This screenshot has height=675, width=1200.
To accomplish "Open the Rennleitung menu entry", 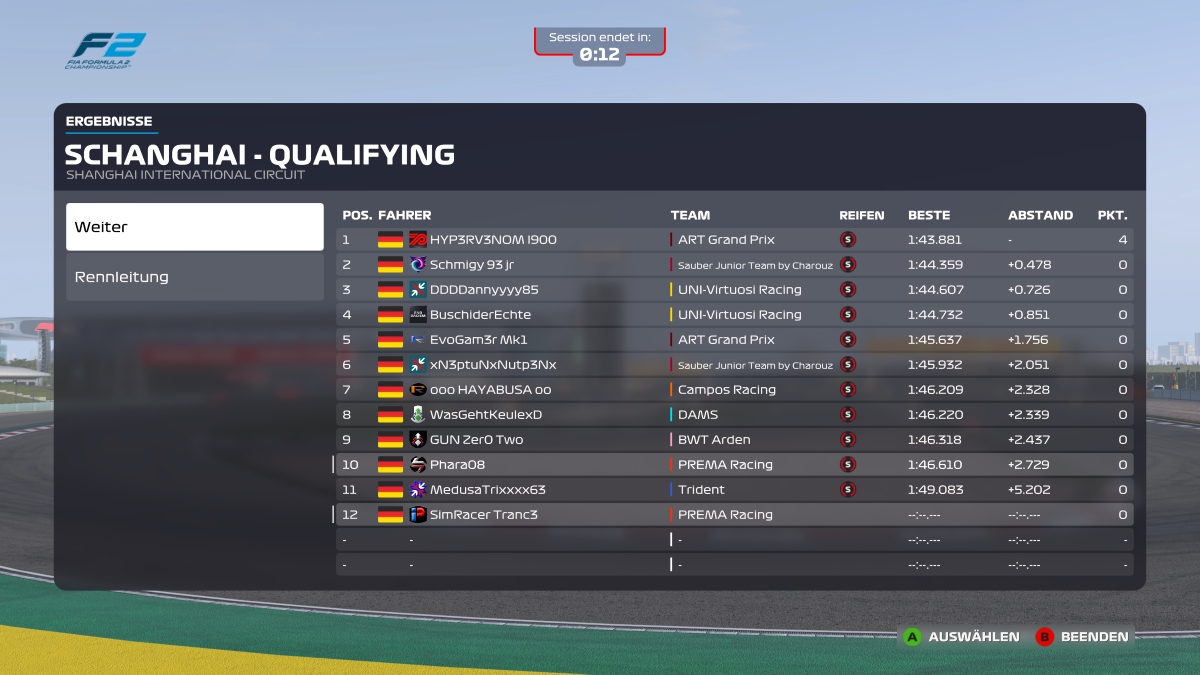I will point(195,277).
